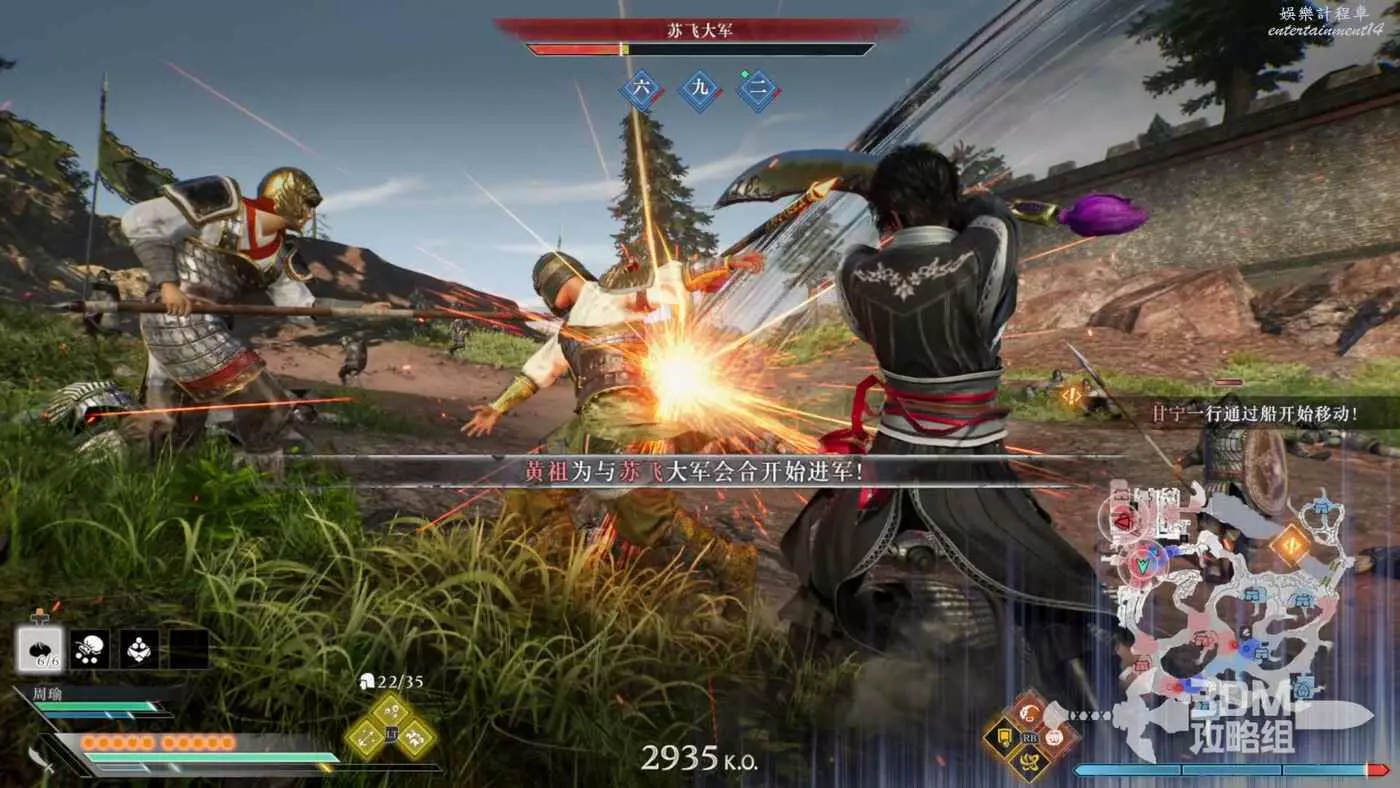Select the meat bun item slot showing 6/6
The height and width of the screenshot is (788, 1400).
pyautogui.click(x=41, y=649)
